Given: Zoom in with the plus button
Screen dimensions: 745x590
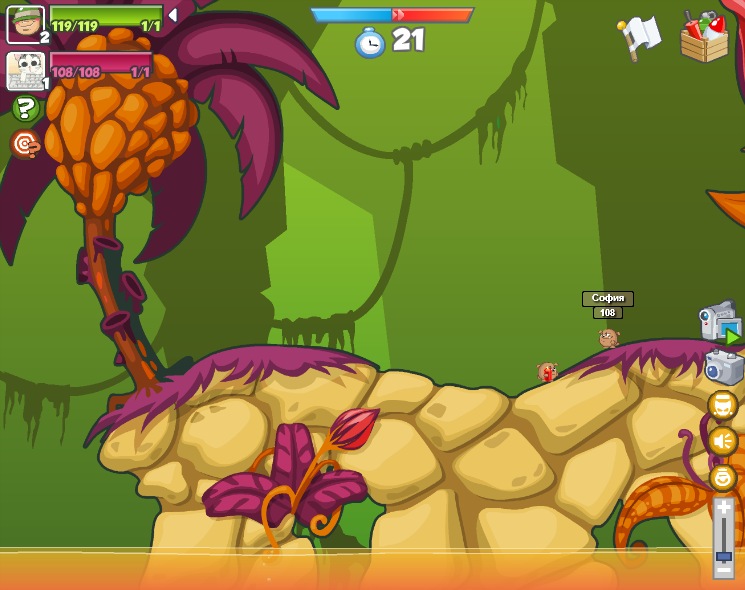Looking at the screenshot, I should point(723,506).
